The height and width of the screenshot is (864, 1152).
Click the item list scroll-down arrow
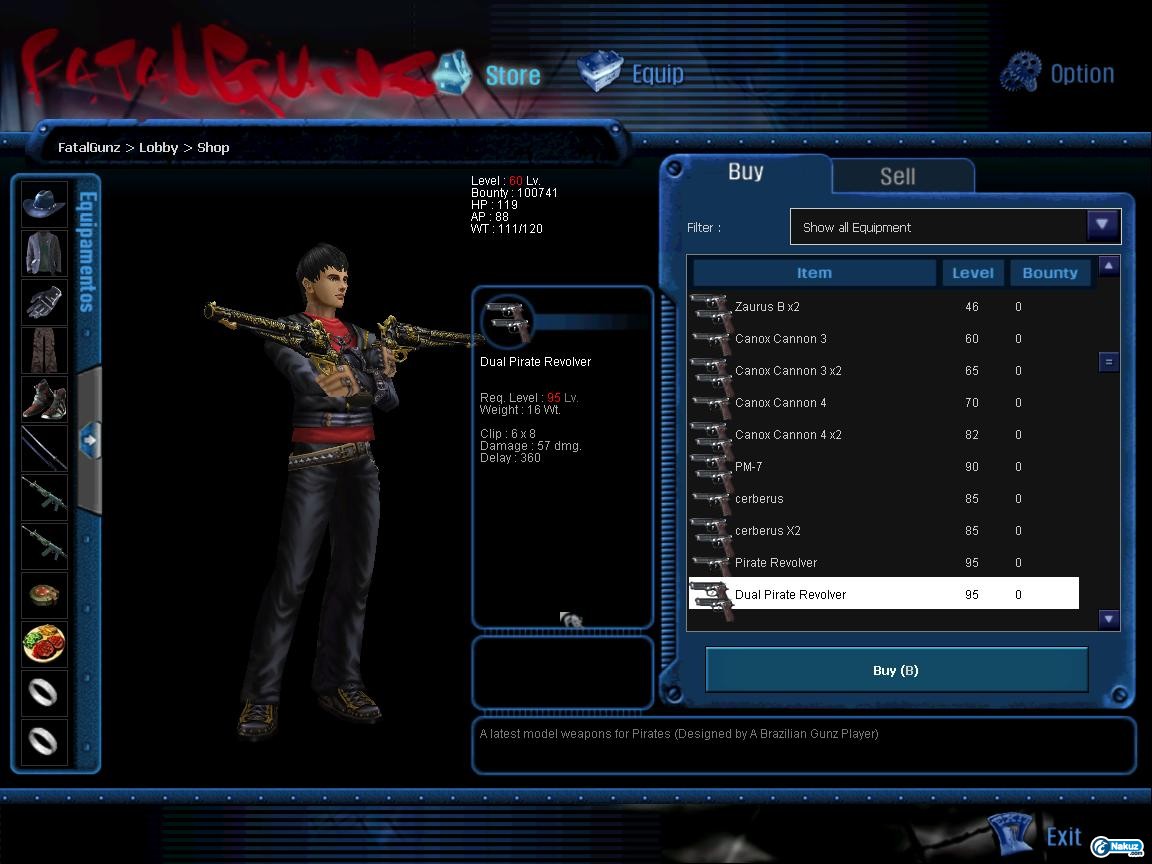pos(1108,619)
